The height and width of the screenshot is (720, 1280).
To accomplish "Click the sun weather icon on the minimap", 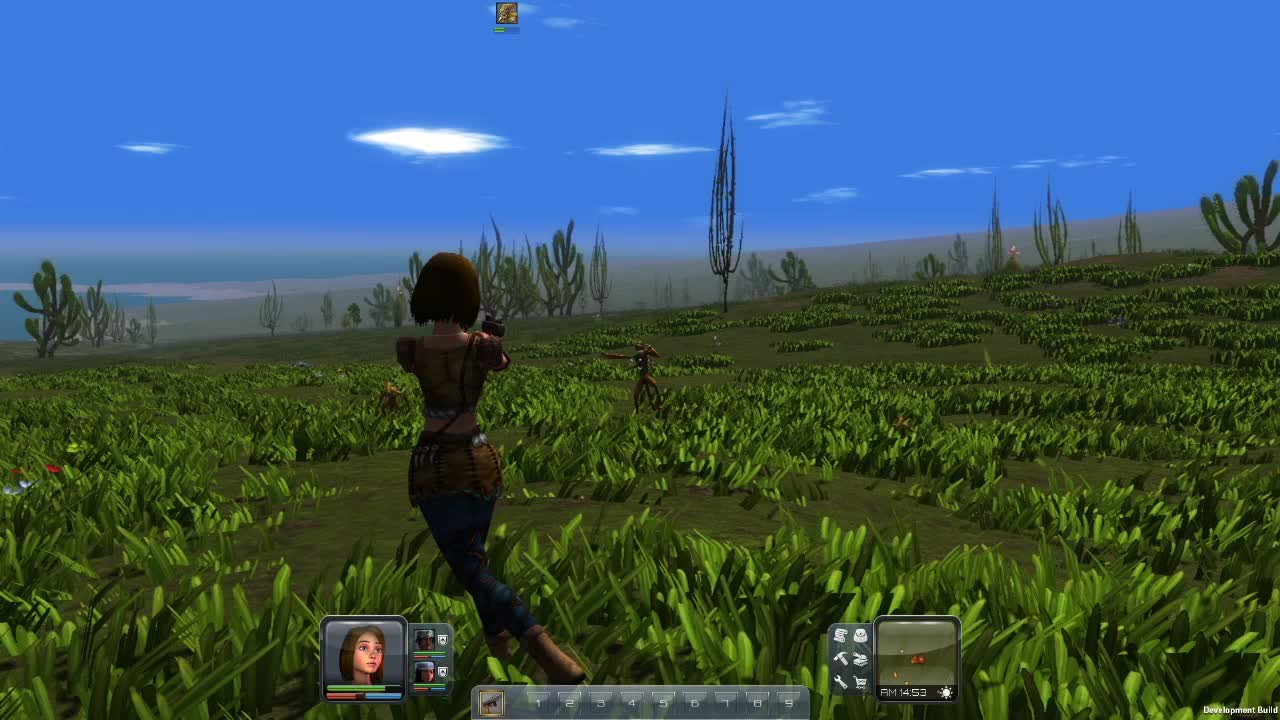I will click(x=946, y=692).
